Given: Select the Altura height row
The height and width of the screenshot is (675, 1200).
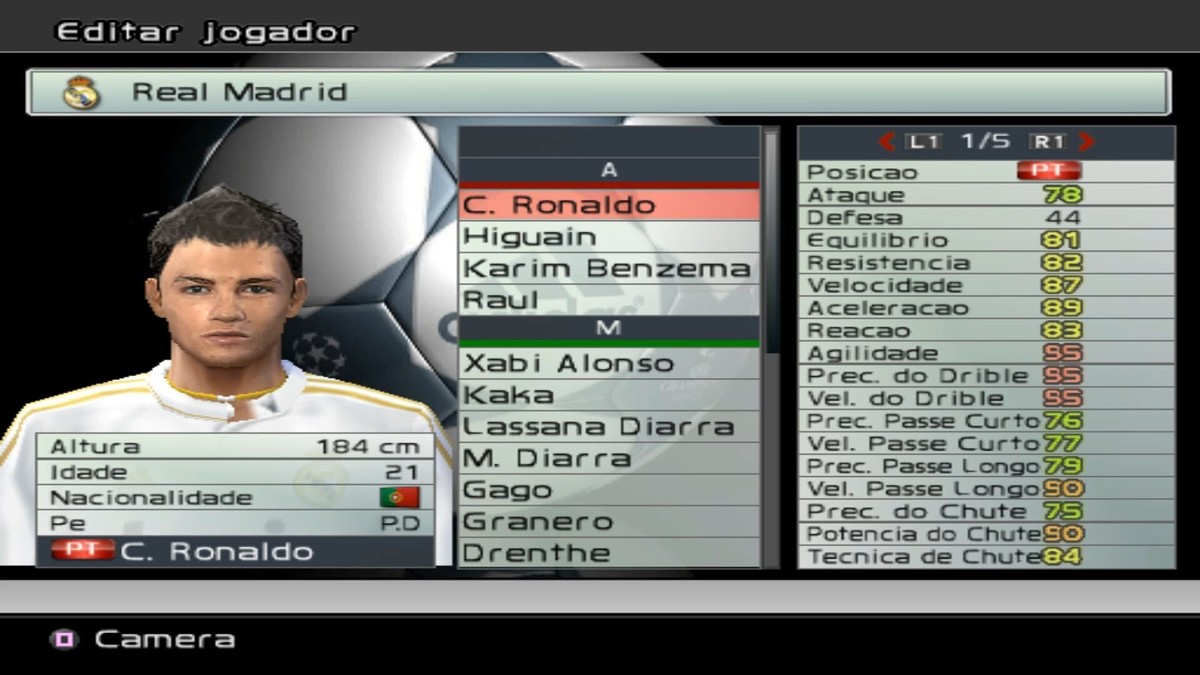Looking at the screenshot, I should (x=235, y=447).
